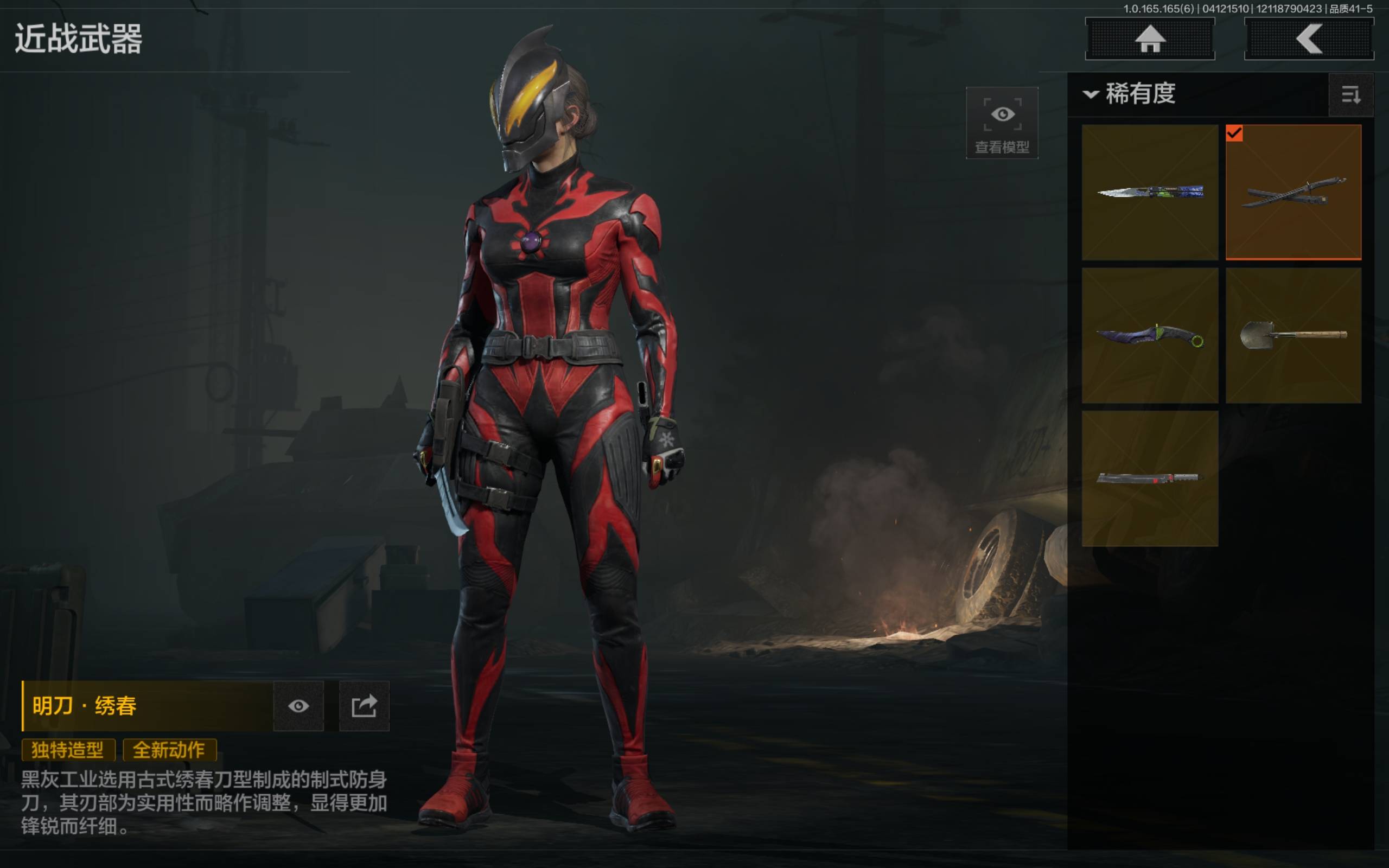Screen dimensions: 1389x868
Task: Preview weapon with the eye icon
Action: pyautogui.click(x=298, y=706)
